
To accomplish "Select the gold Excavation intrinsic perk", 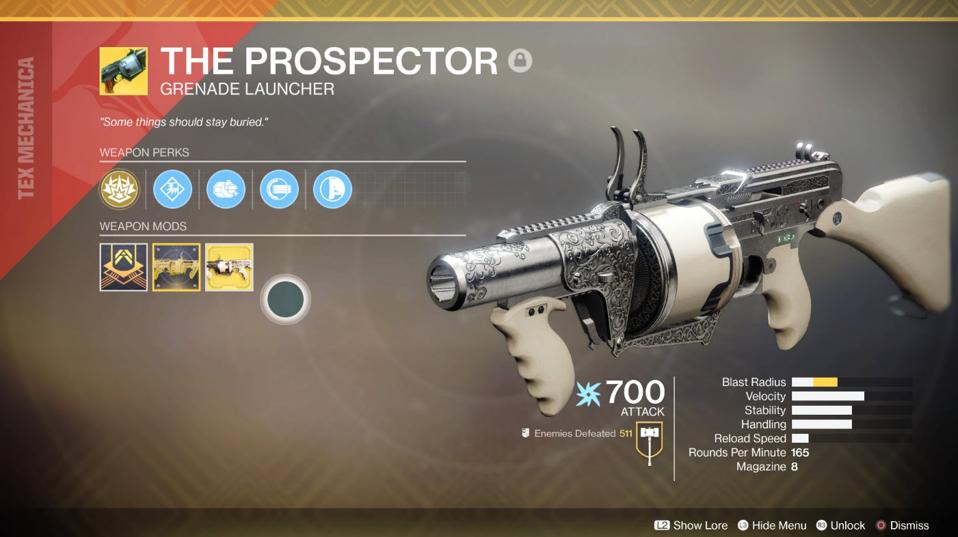I will [x=120, y=189].
